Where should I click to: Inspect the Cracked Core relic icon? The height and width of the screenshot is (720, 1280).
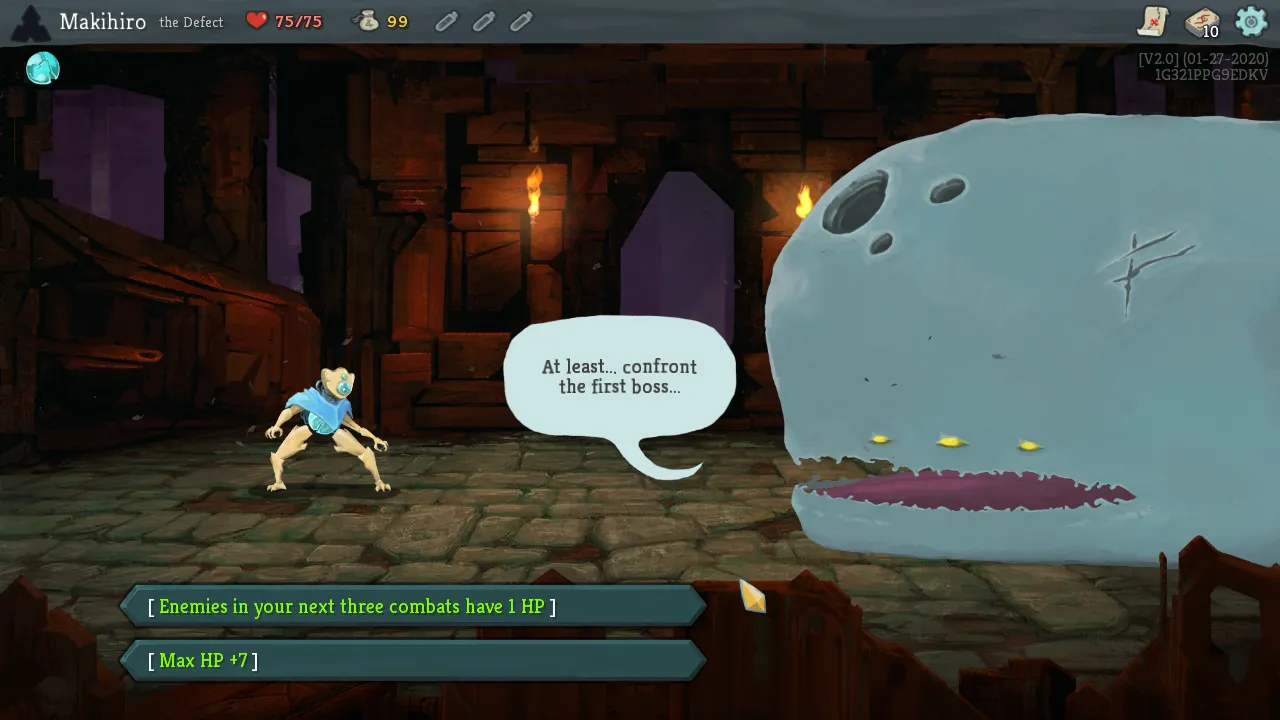(43, 68)
